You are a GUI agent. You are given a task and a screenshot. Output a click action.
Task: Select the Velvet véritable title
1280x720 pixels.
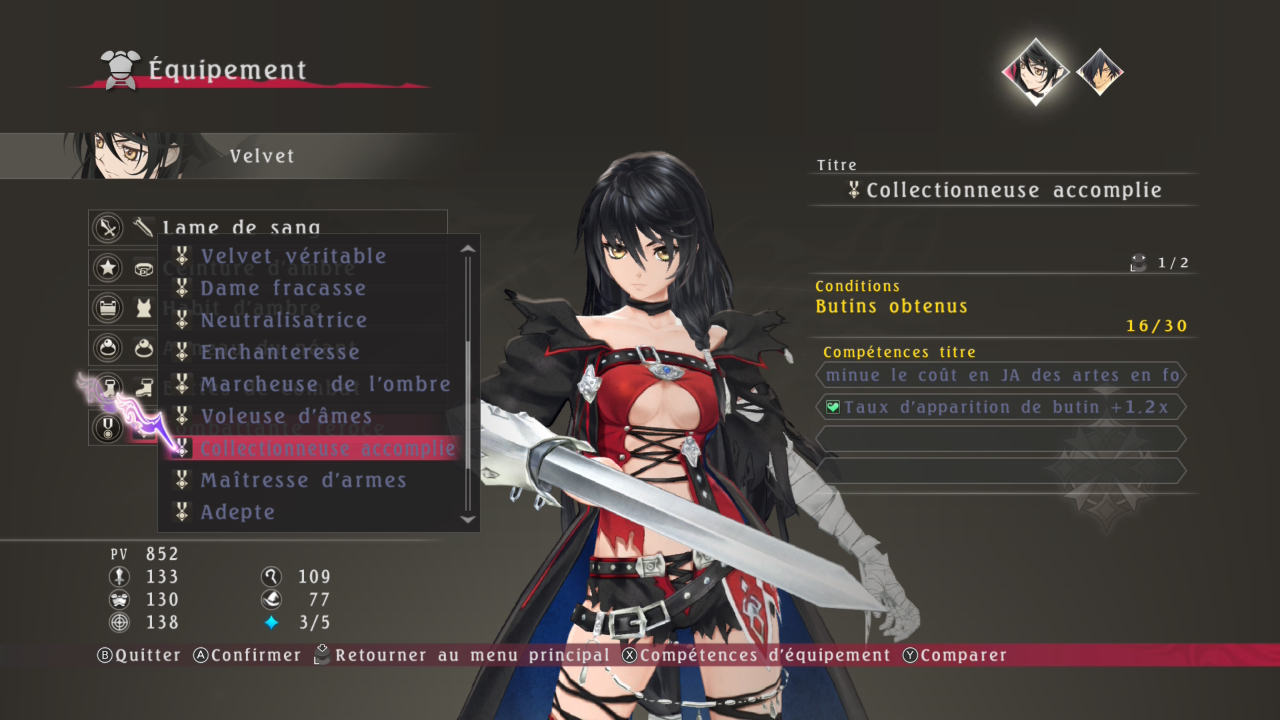(293, 256)
